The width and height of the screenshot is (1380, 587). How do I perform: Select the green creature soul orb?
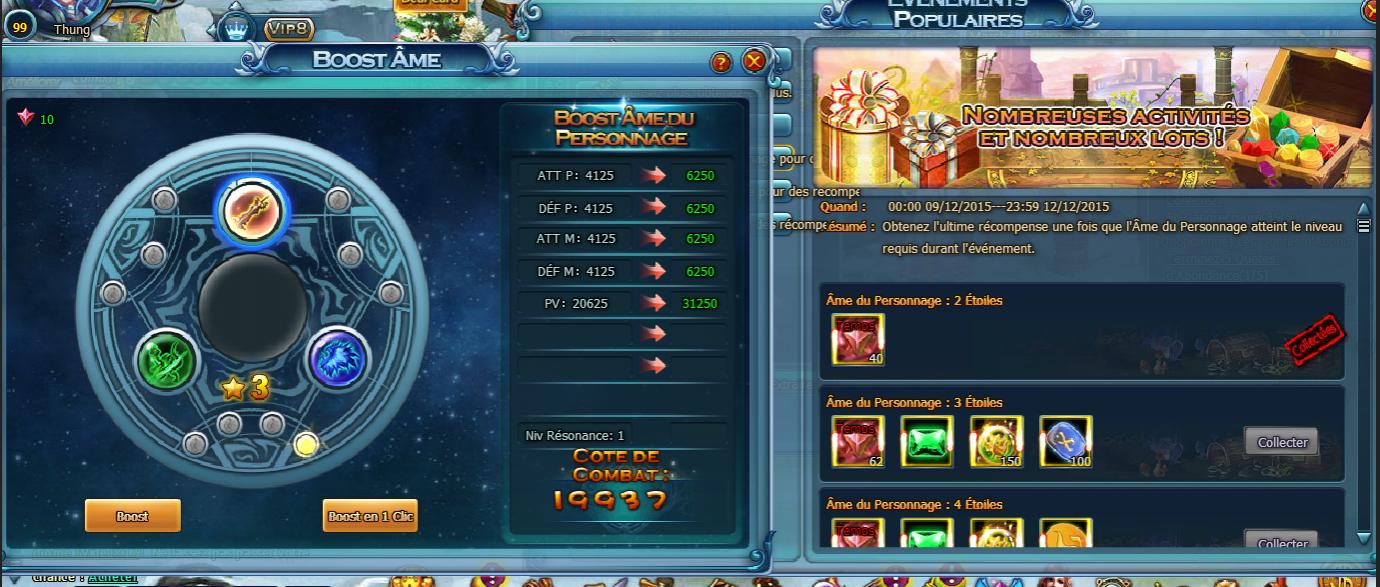tap(167, 360)
